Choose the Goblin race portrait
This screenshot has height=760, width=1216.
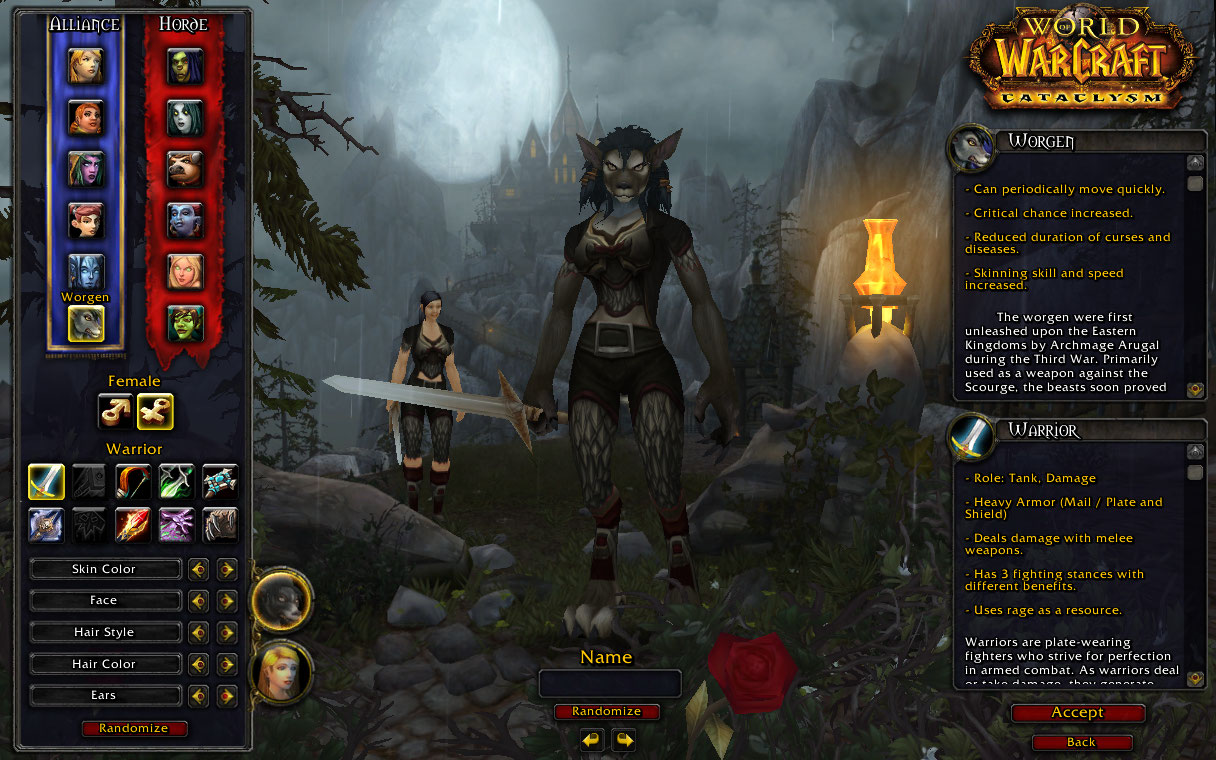pos(185,323)
